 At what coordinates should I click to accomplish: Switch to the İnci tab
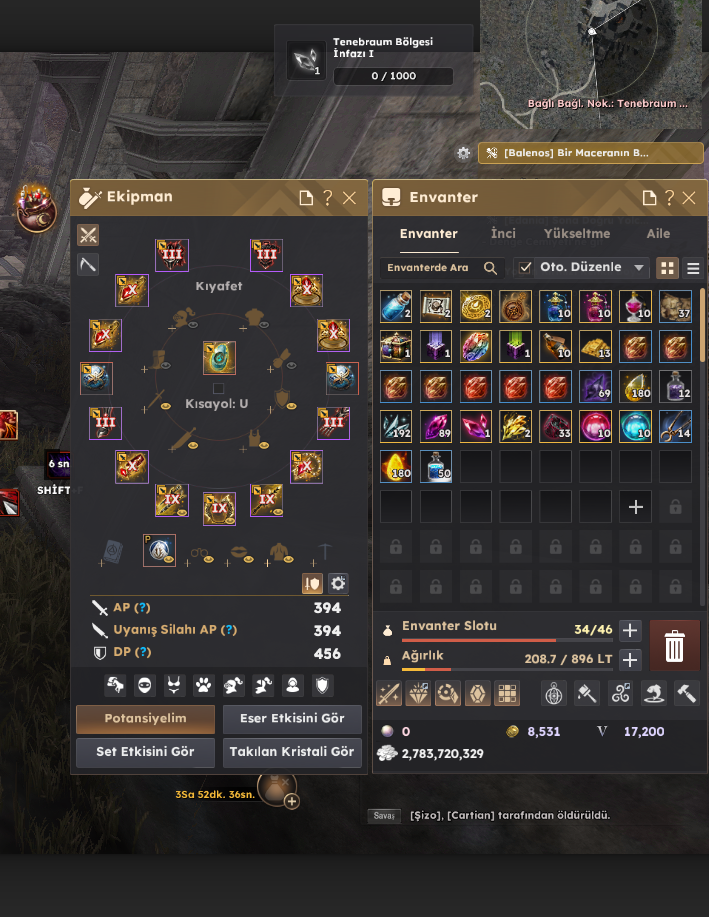[x=503, y=234]
